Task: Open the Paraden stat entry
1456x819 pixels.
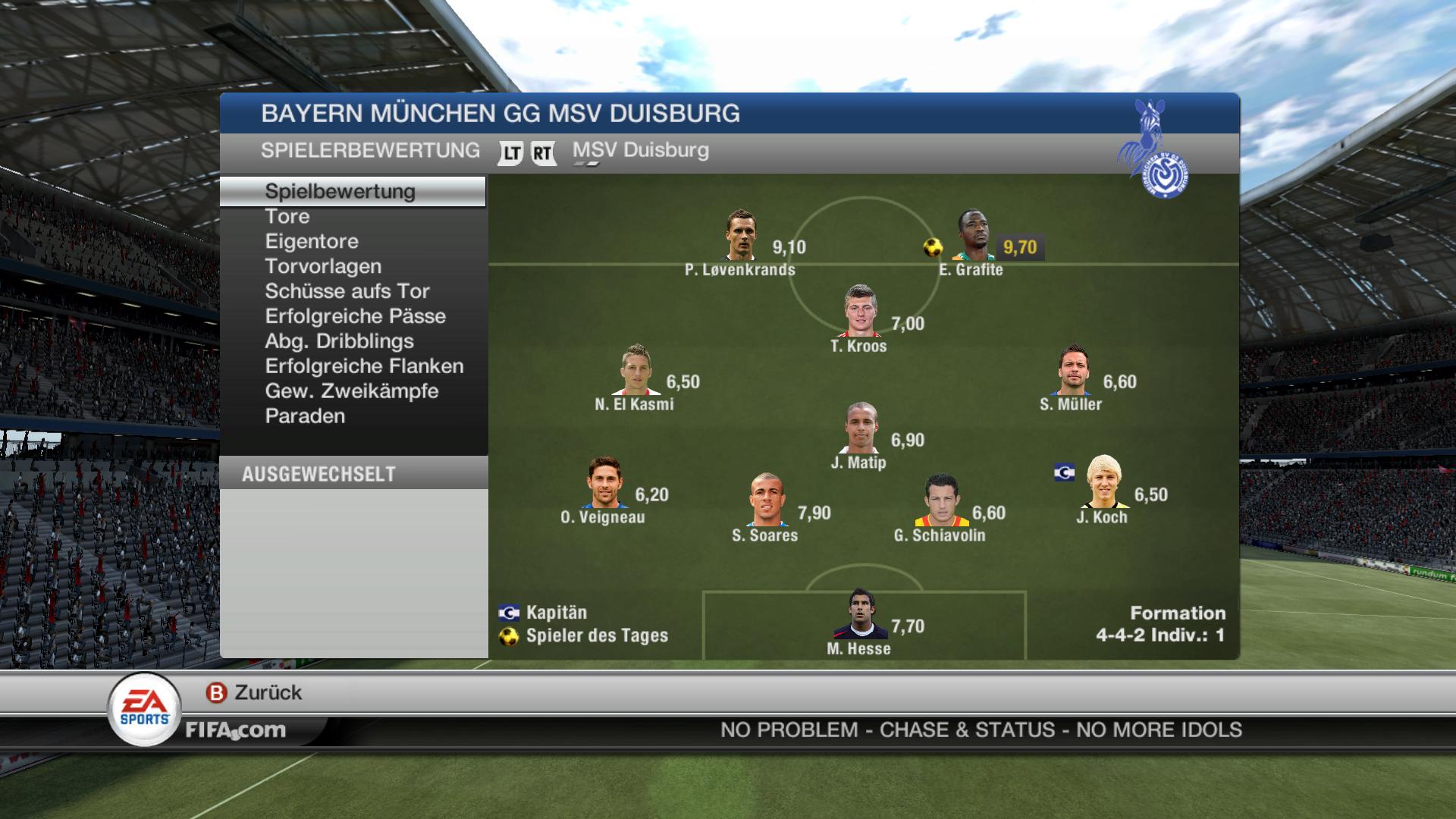Action: coord(305,417)
